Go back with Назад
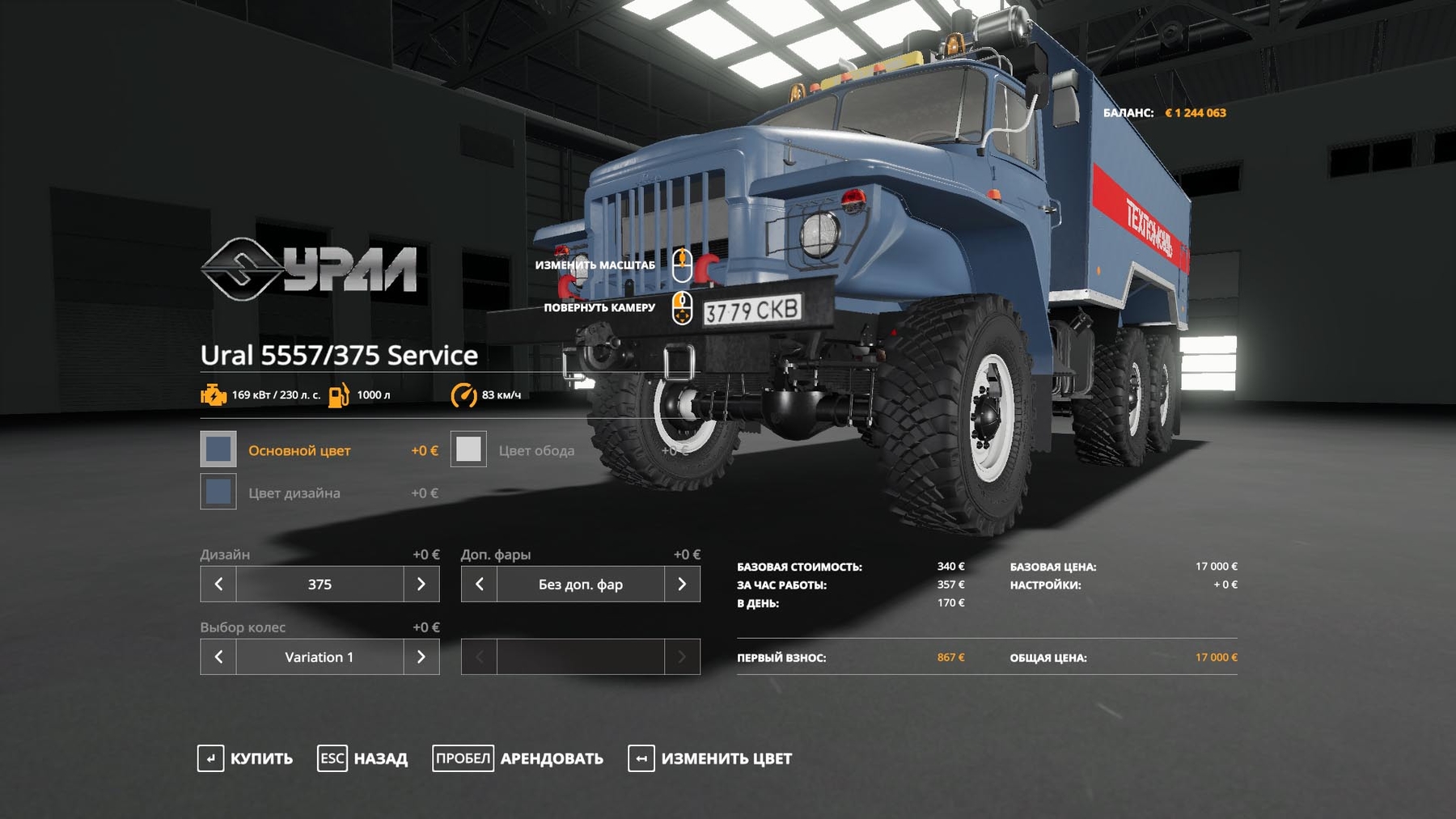The width and height of the screenshot is (1456, 819). pos(362,758)
